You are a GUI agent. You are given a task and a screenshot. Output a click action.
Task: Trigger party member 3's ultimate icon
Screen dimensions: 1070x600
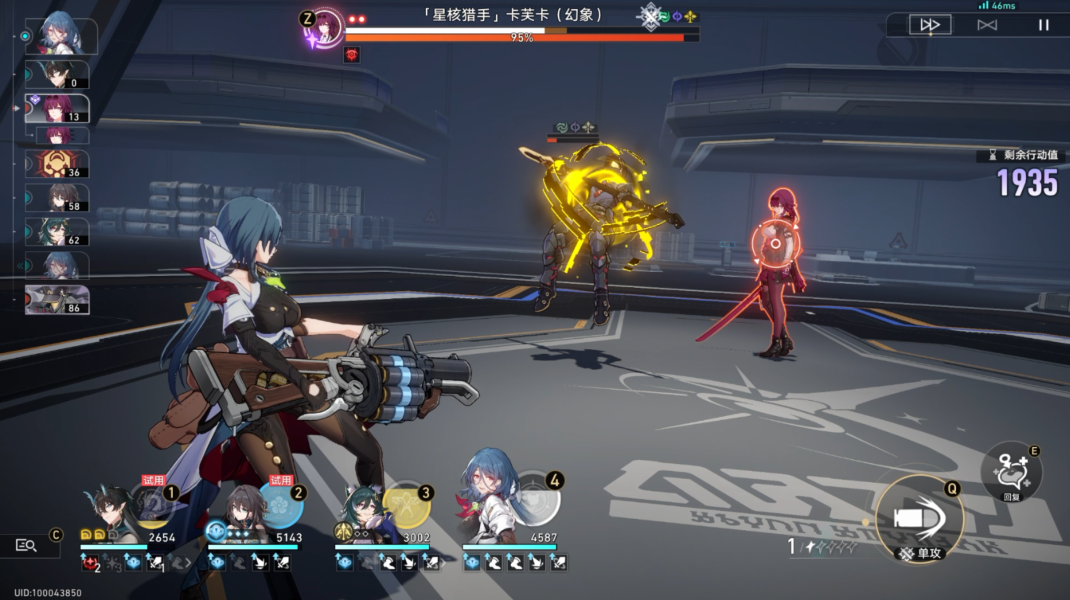406,505
